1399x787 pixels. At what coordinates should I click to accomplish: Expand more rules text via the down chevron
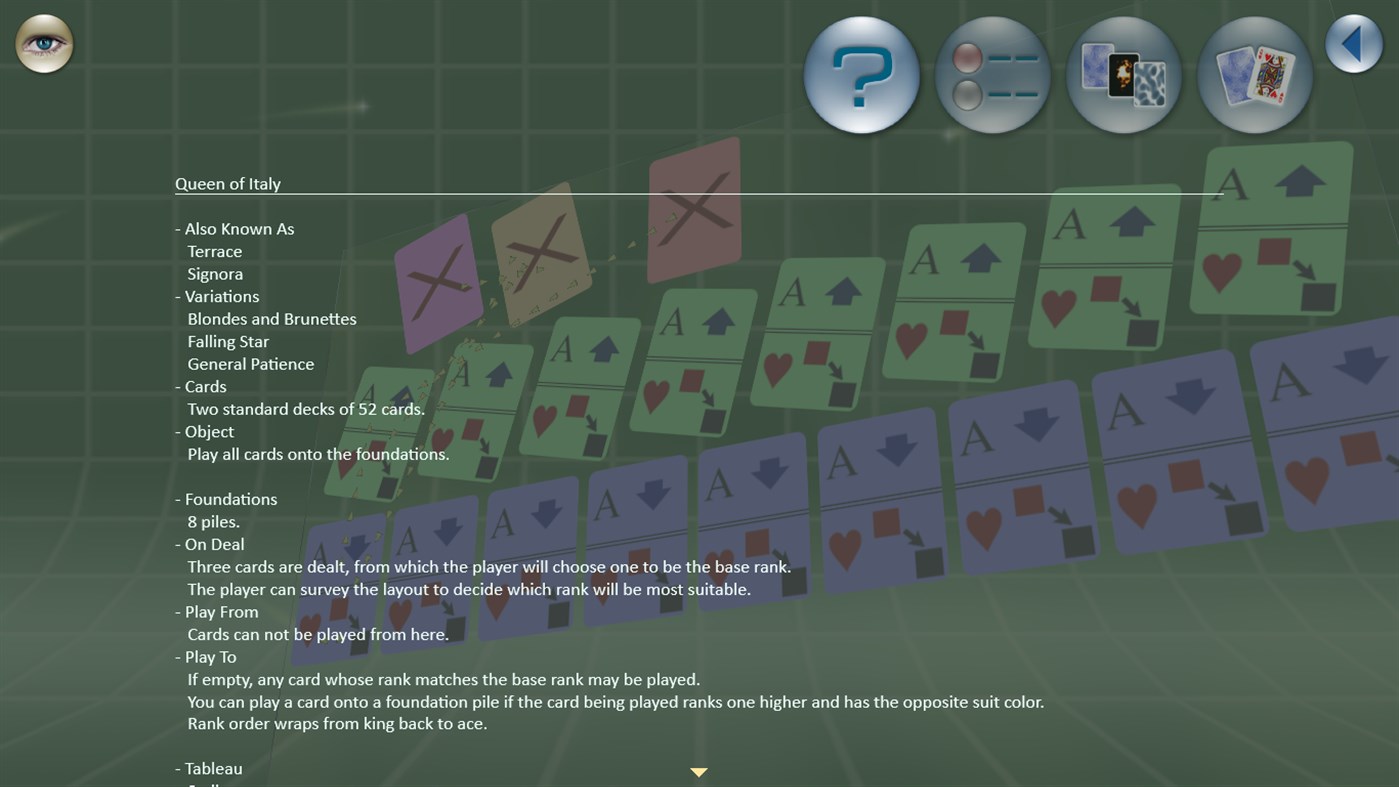(698, 771)
